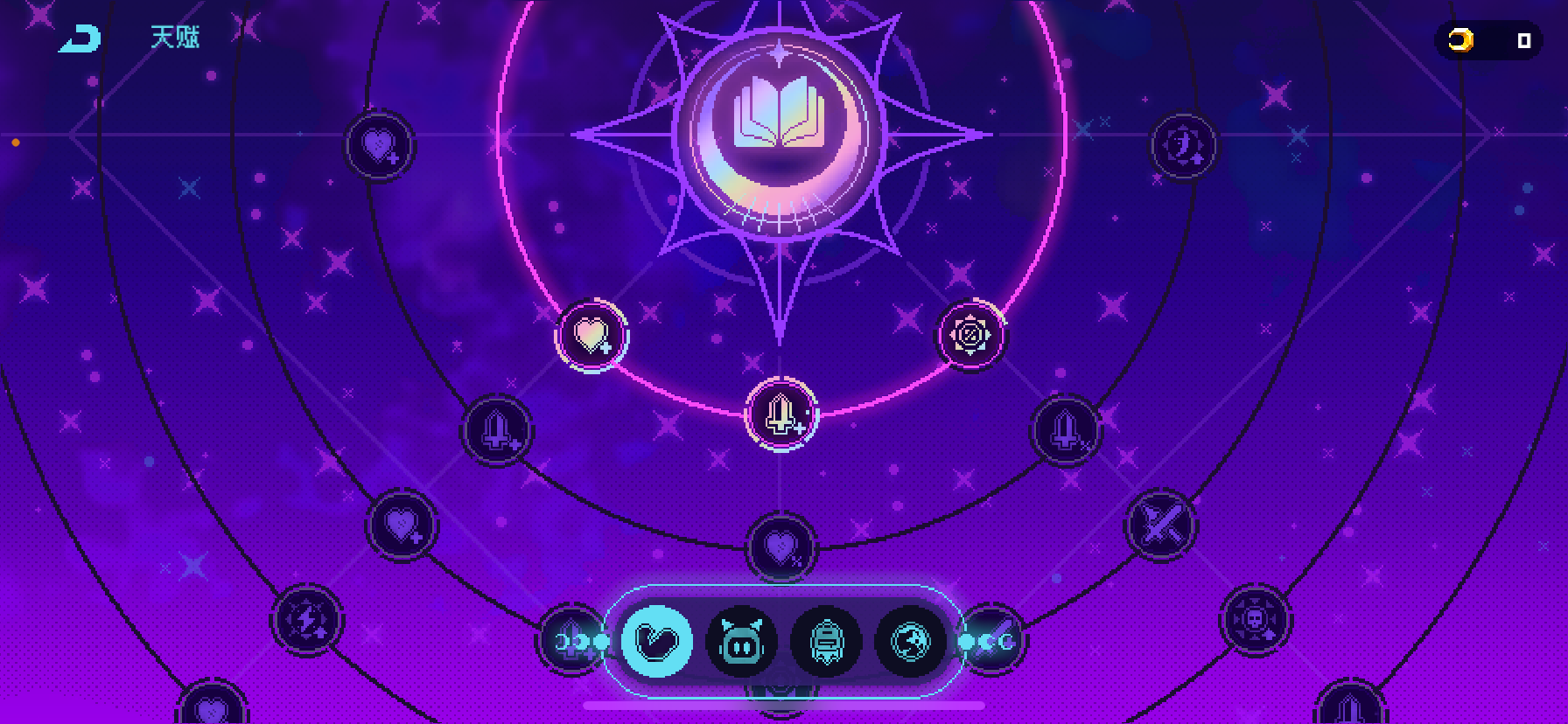Image resolution: width=1568 pixels, height=724 pixels.
Task: Select the highlighted heart category in the bottom bar
Action: point(657,642)
